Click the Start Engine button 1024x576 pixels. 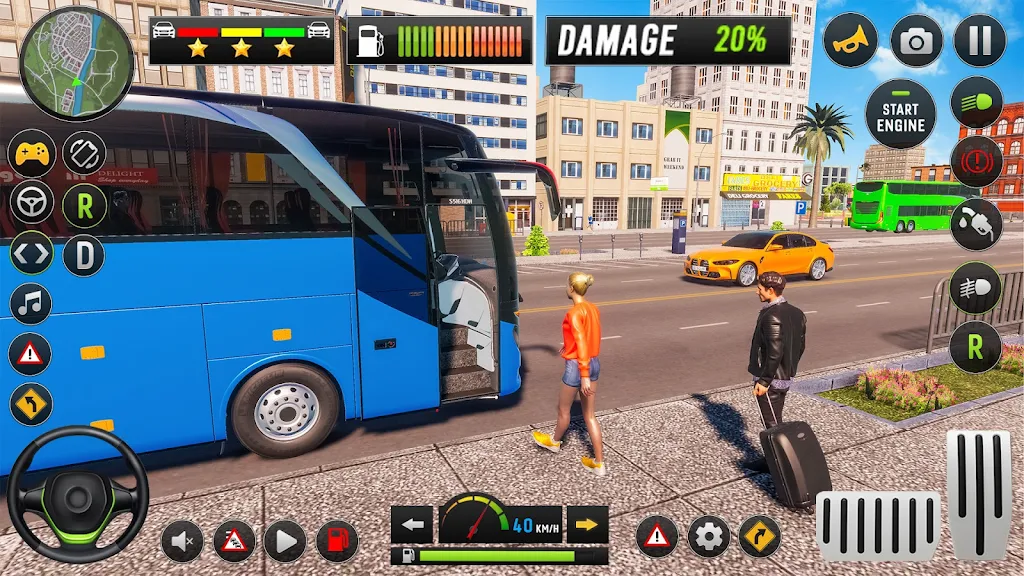tap(900, 115)
